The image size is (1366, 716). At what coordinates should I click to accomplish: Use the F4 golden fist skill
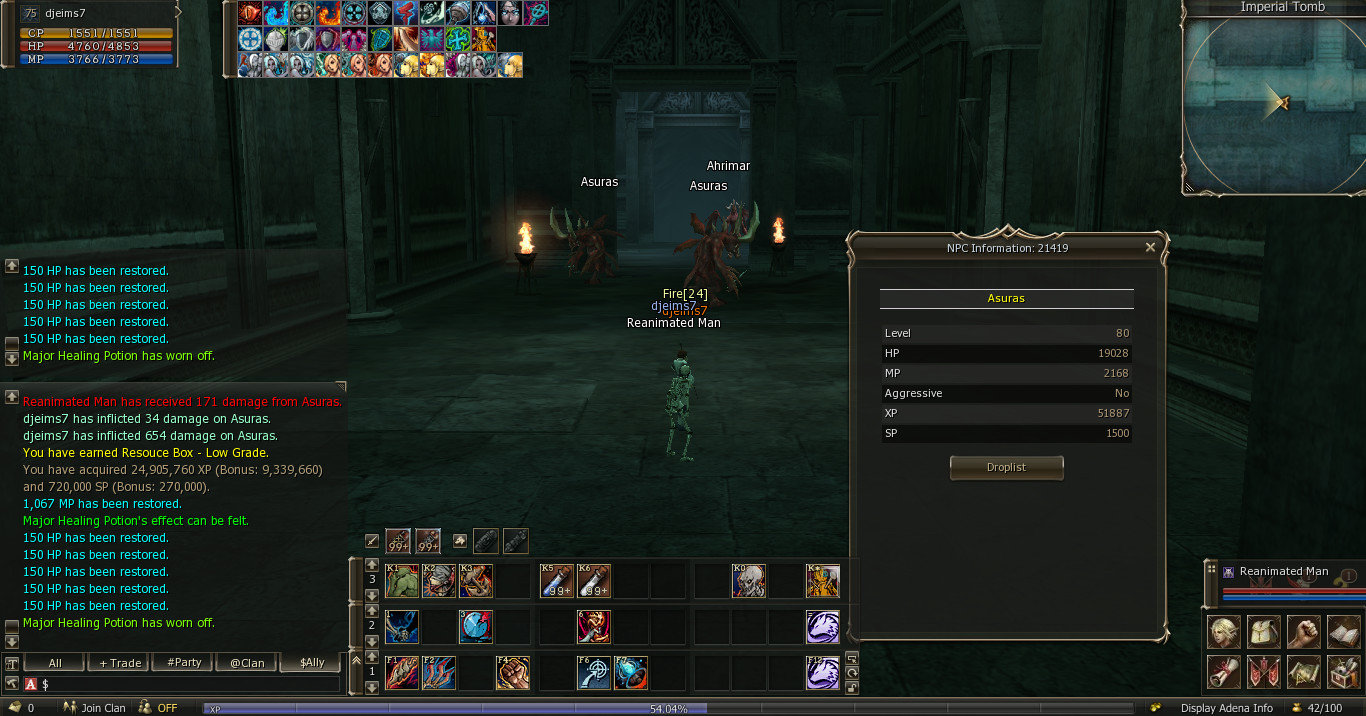coord(513,673)
